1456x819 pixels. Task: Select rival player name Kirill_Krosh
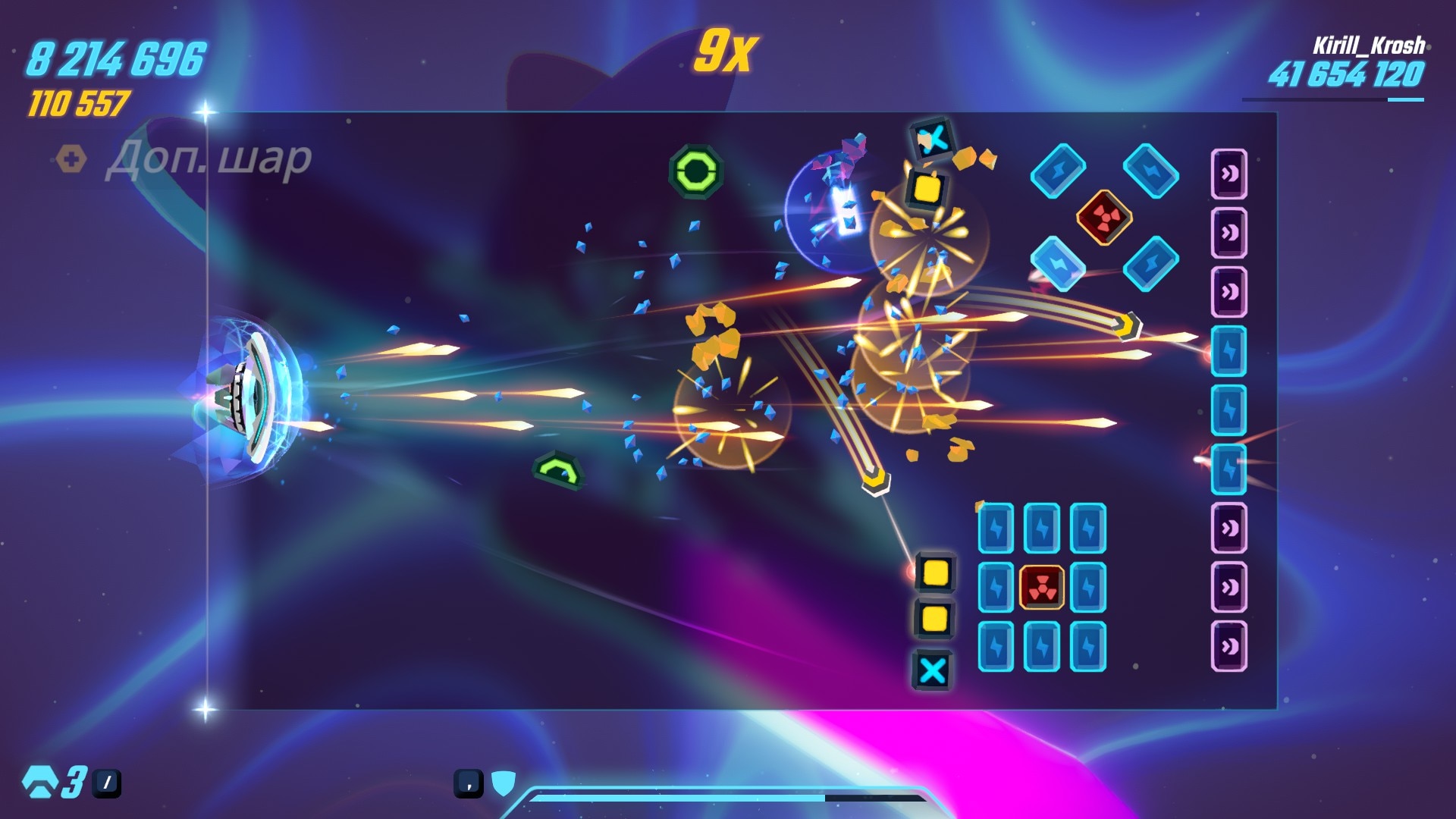pos(1368,45)
